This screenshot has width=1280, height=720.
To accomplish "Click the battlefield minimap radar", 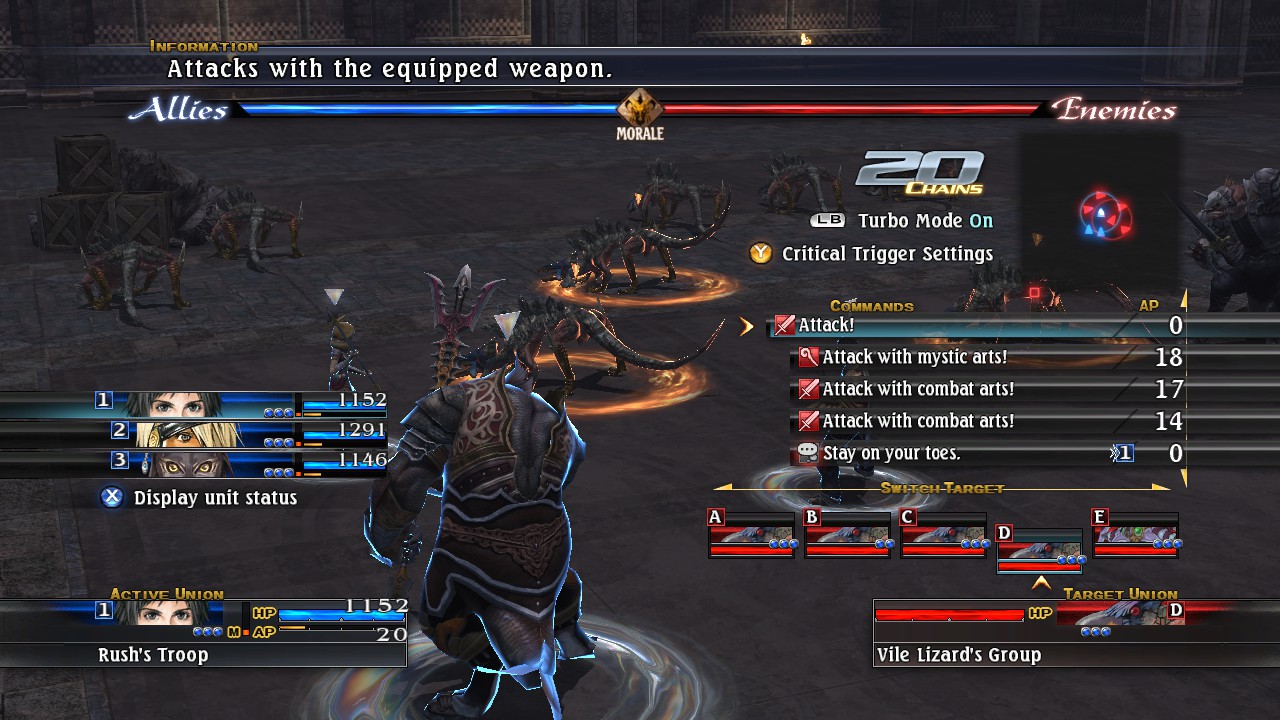I will point(1104,212).
